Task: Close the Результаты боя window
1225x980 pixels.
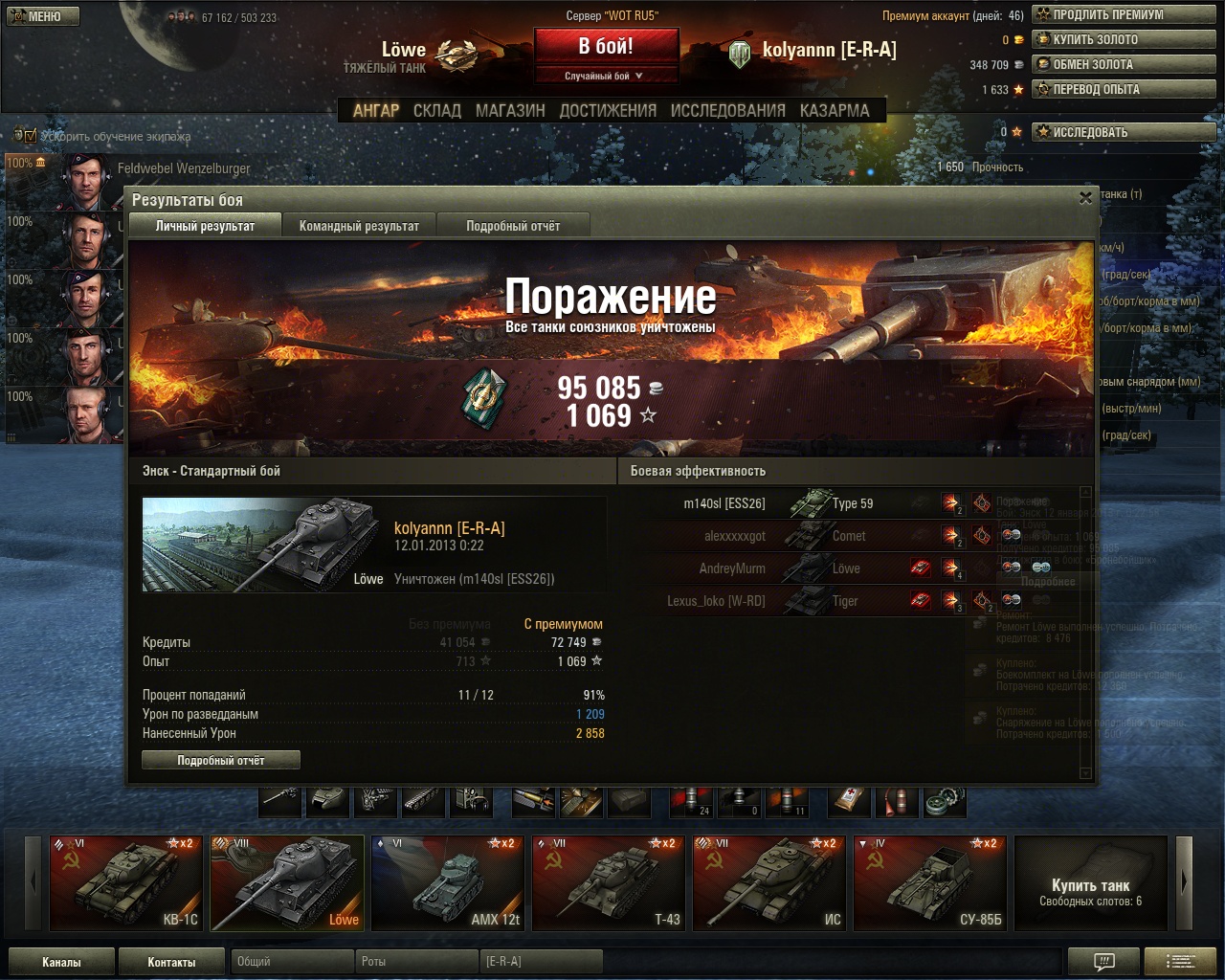Action: point(1085,198)
